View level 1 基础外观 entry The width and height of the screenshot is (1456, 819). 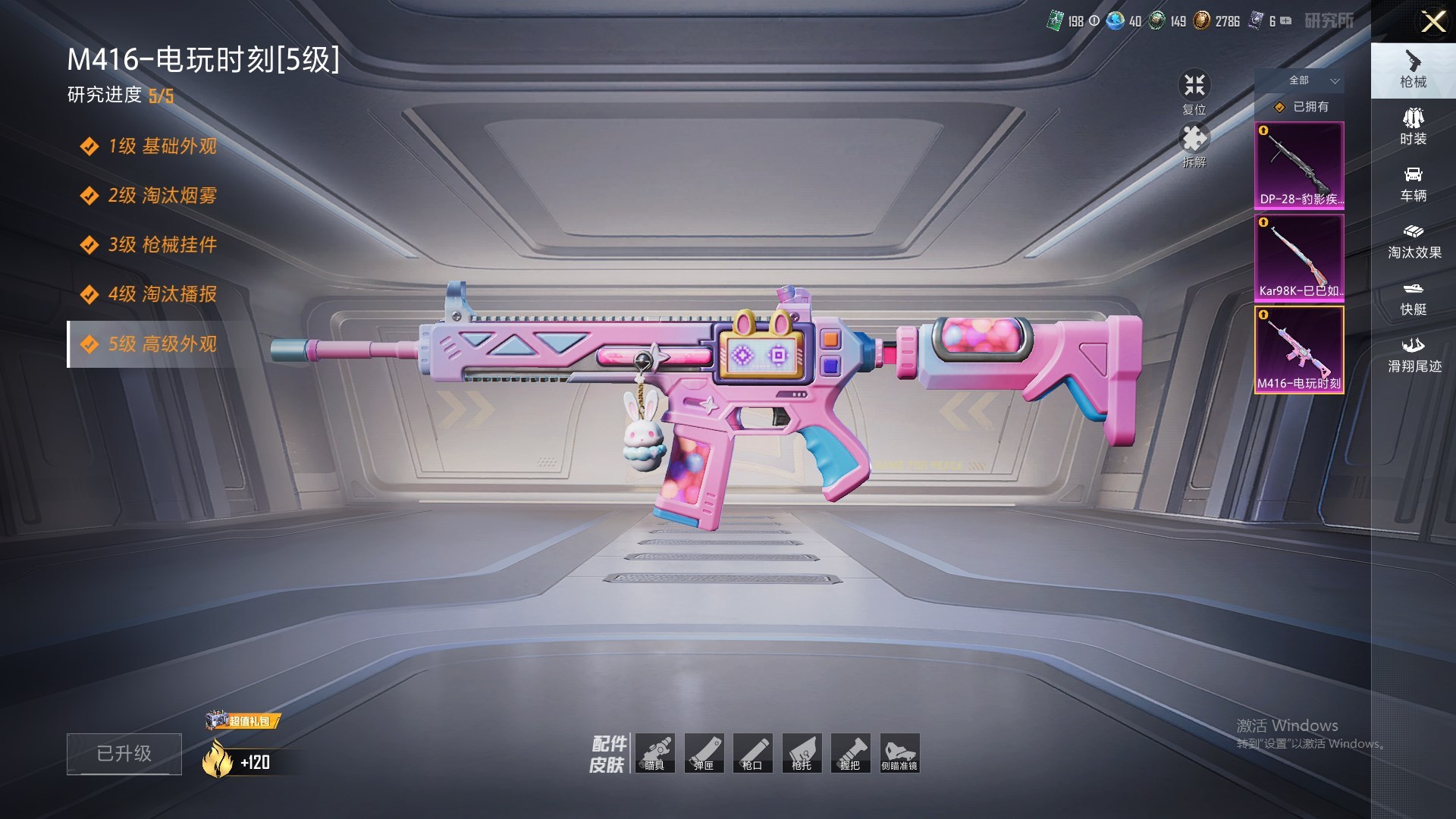click(x=162, y=146)
